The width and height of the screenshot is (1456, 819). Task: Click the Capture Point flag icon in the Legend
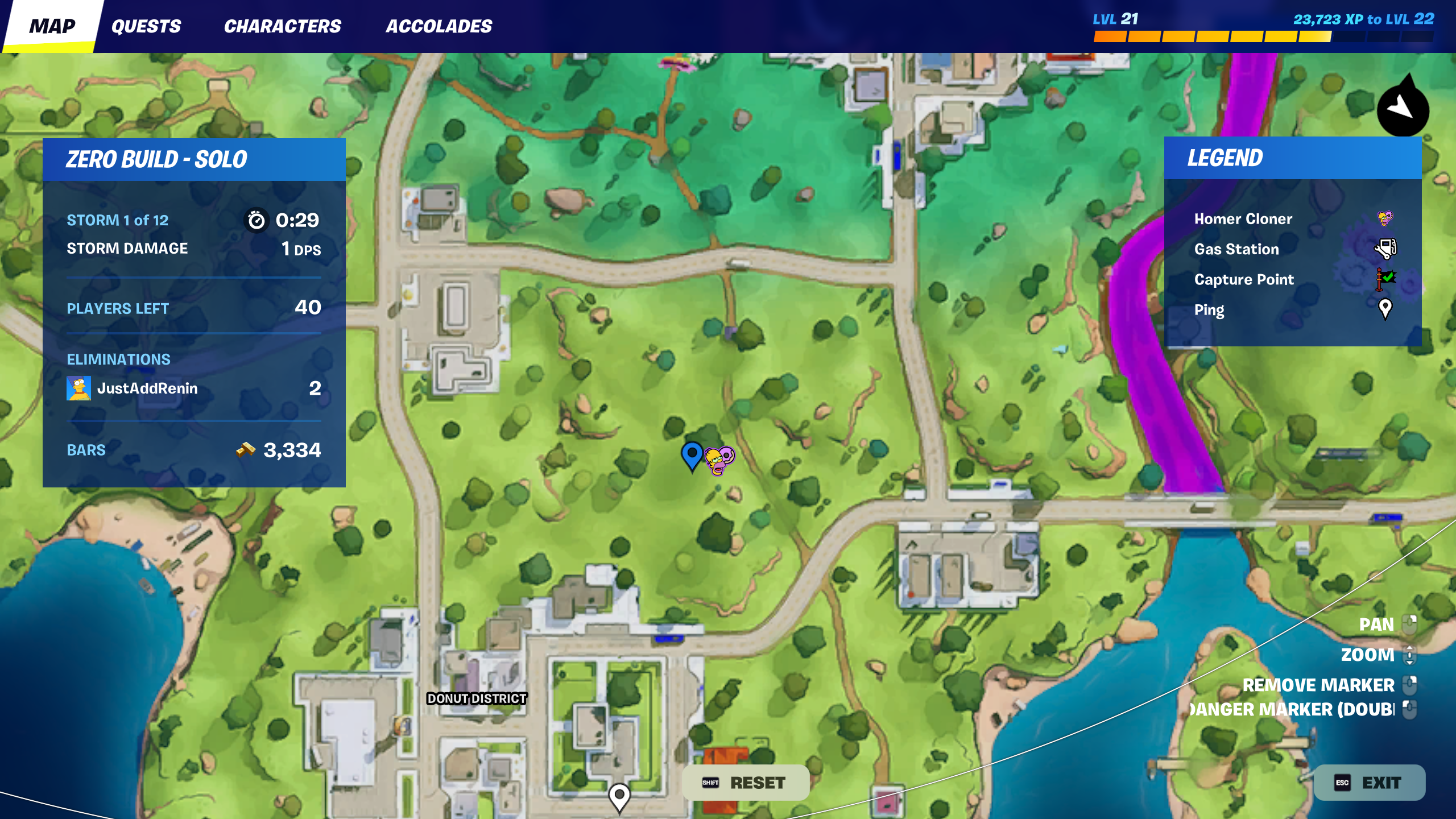coord(1385,278)
